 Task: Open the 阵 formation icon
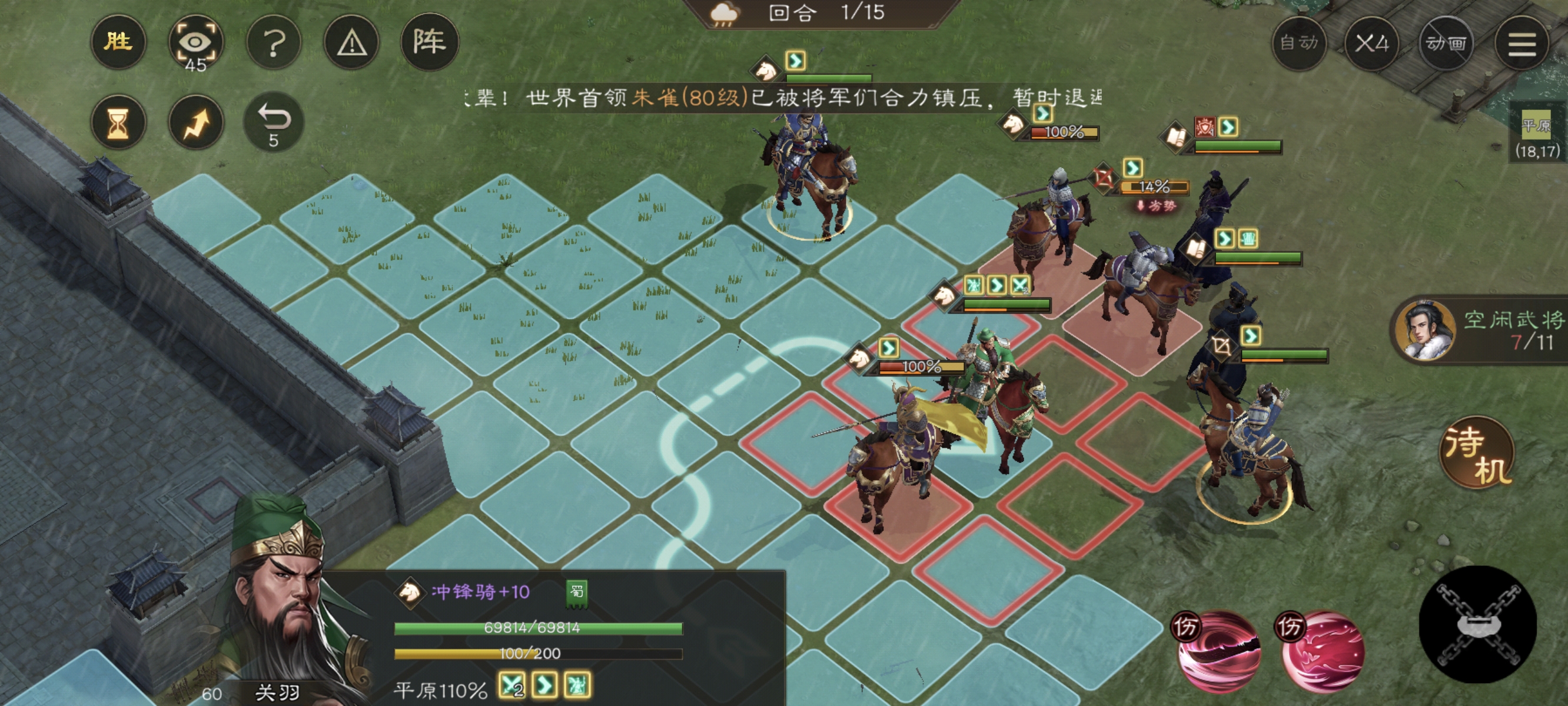point(430,41)
